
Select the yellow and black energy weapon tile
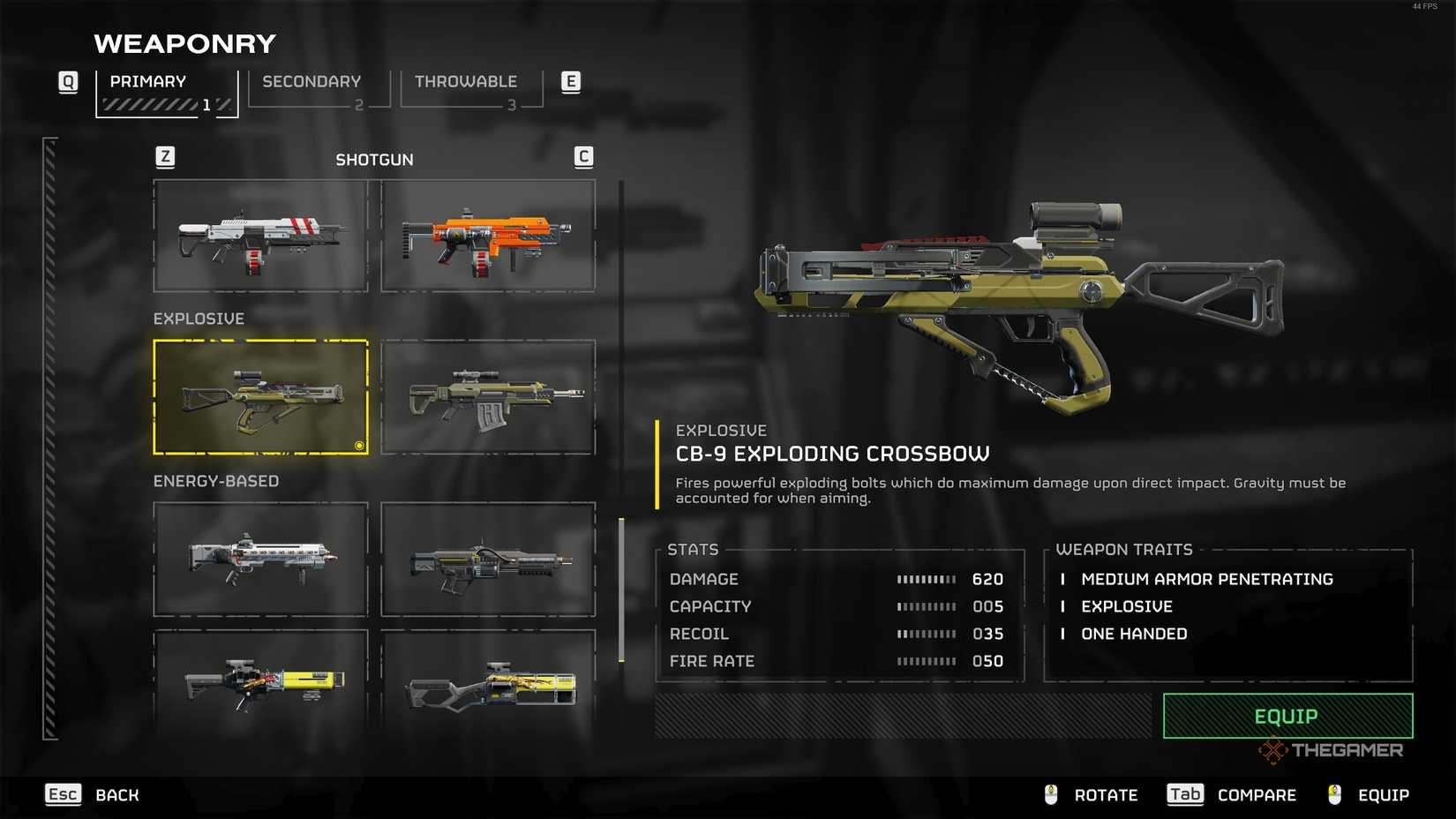(260, 682)
